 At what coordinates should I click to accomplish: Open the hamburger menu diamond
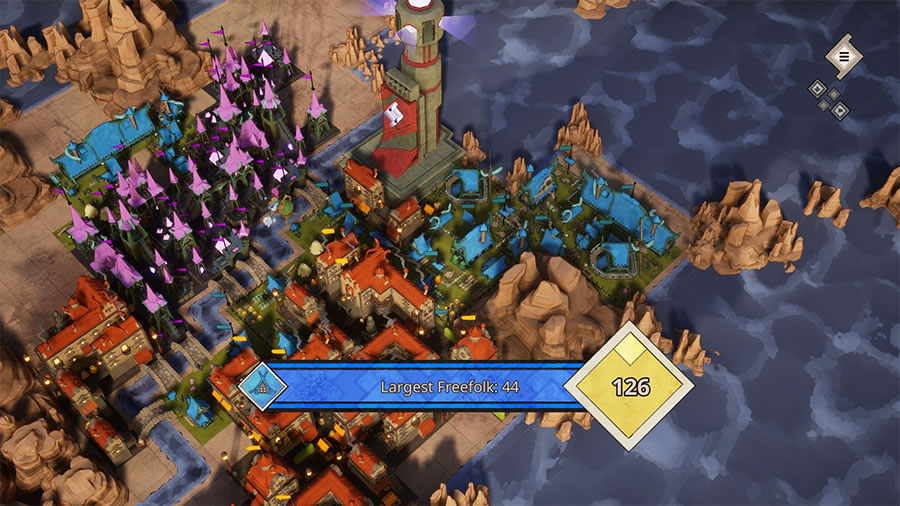[843, 57]
